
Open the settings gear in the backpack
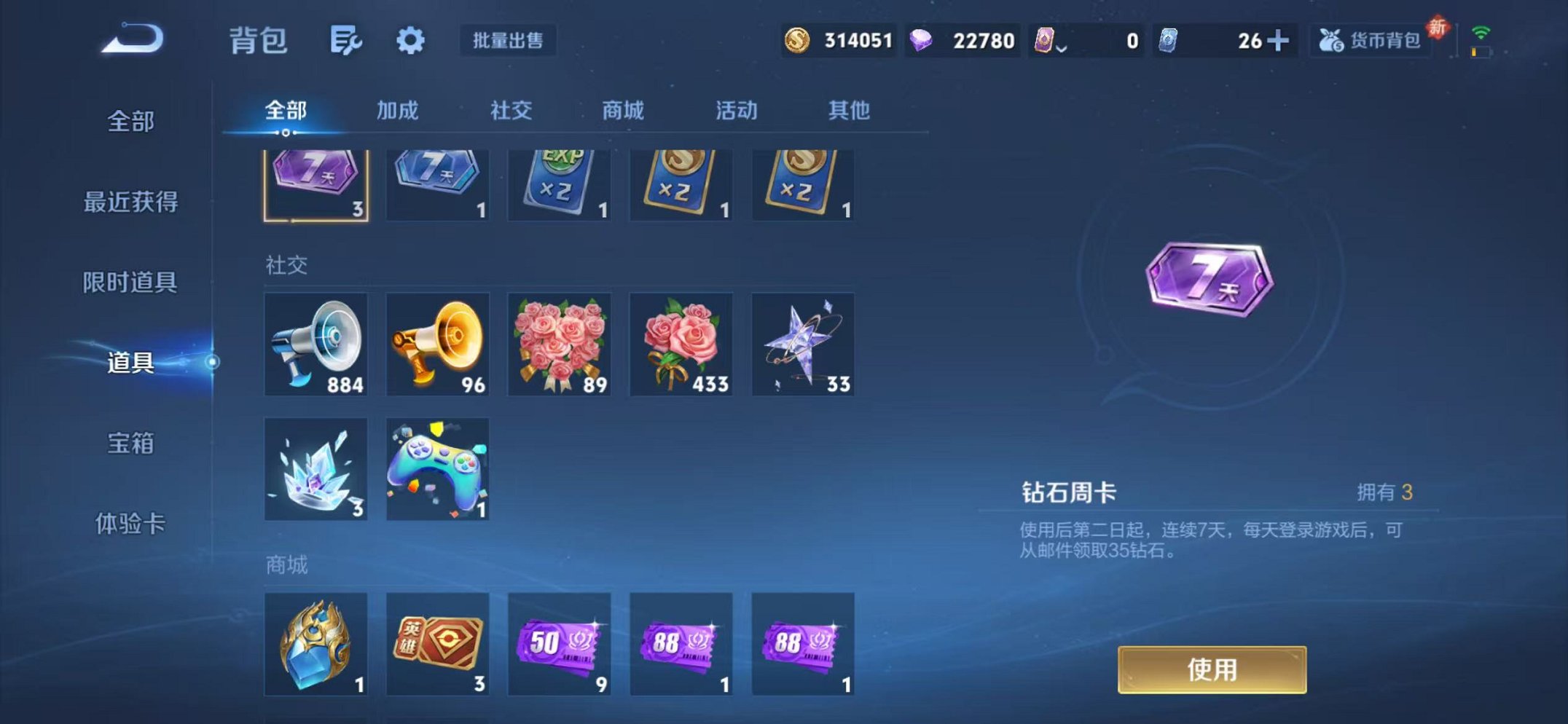pos(410,42)
